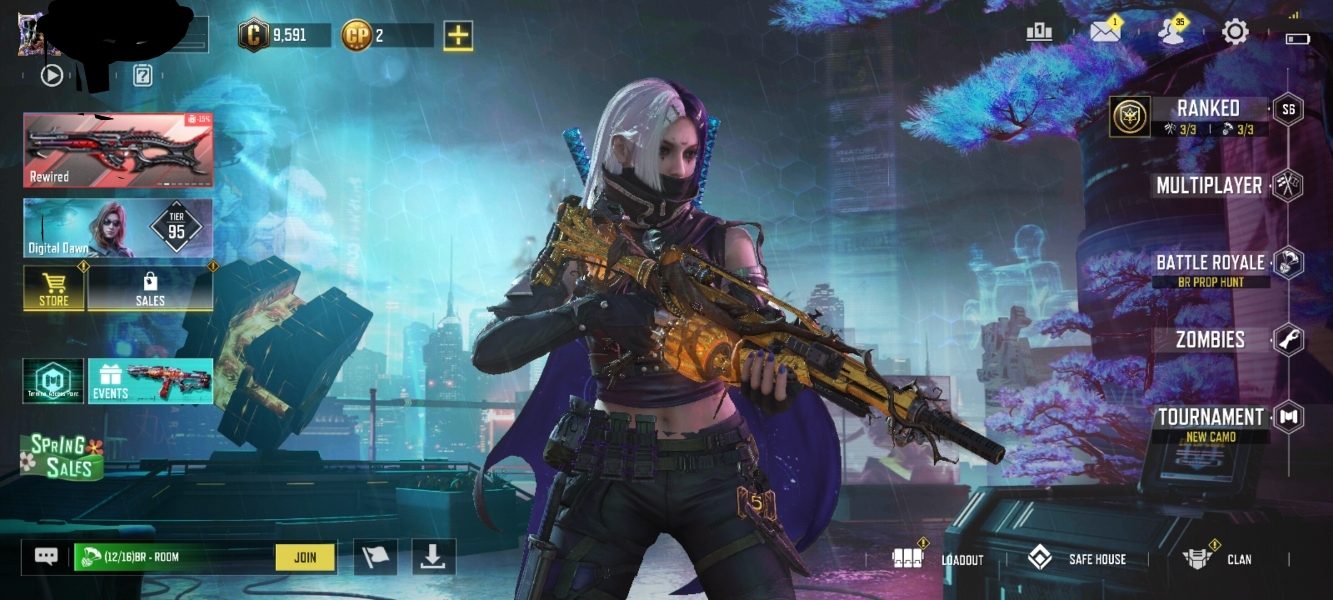1333x600 pixels.
Task: Open the Tournament mode
Action: (1211, 418)
